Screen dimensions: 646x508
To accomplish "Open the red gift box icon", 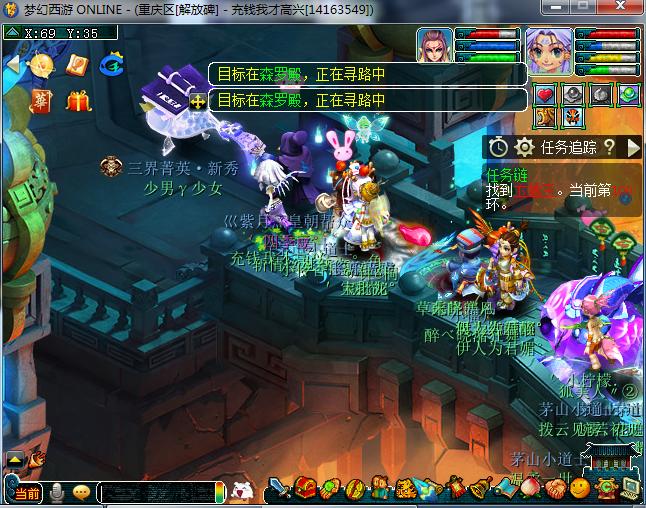I will click(x=78, y=101).
